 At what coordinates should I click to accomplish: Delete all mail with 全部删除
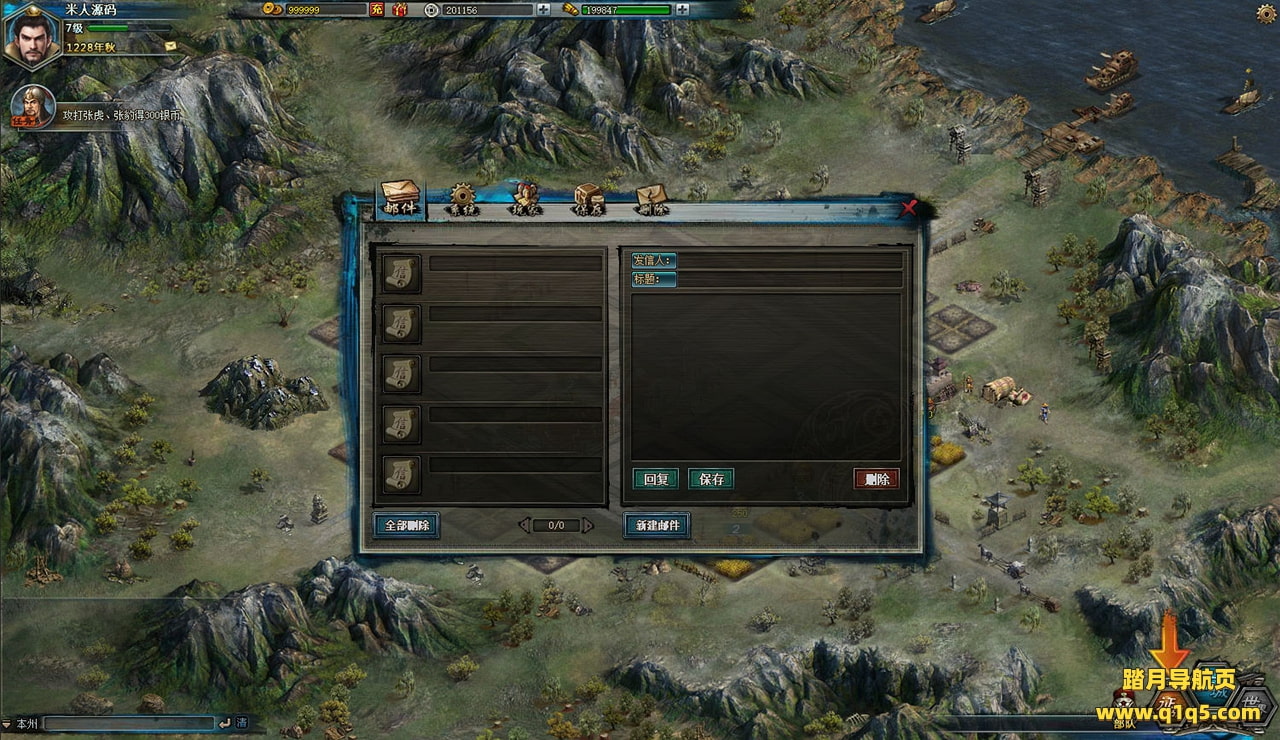406,525
